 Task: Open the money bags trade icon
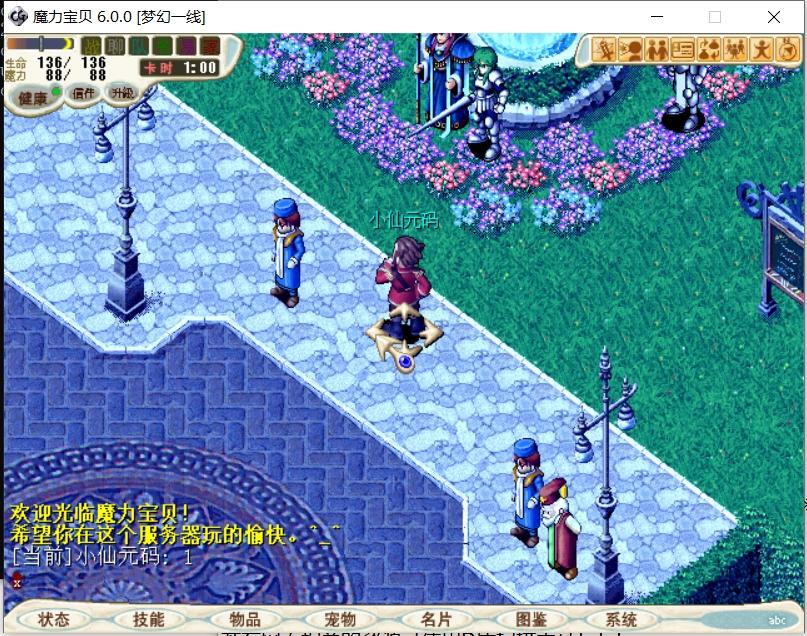tap(710, 49)
